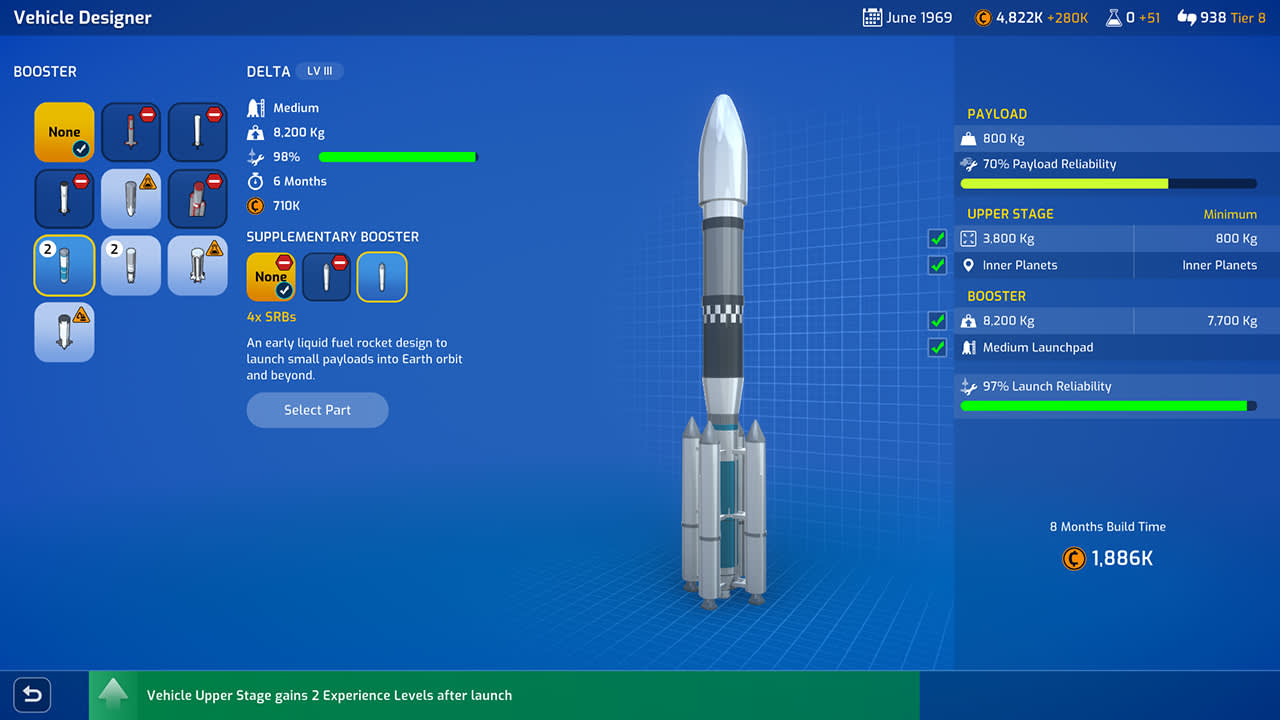The image size is (1280, 720).
Task: Toggle the Inner Planets destination checkbox
Action: [937, 265]
